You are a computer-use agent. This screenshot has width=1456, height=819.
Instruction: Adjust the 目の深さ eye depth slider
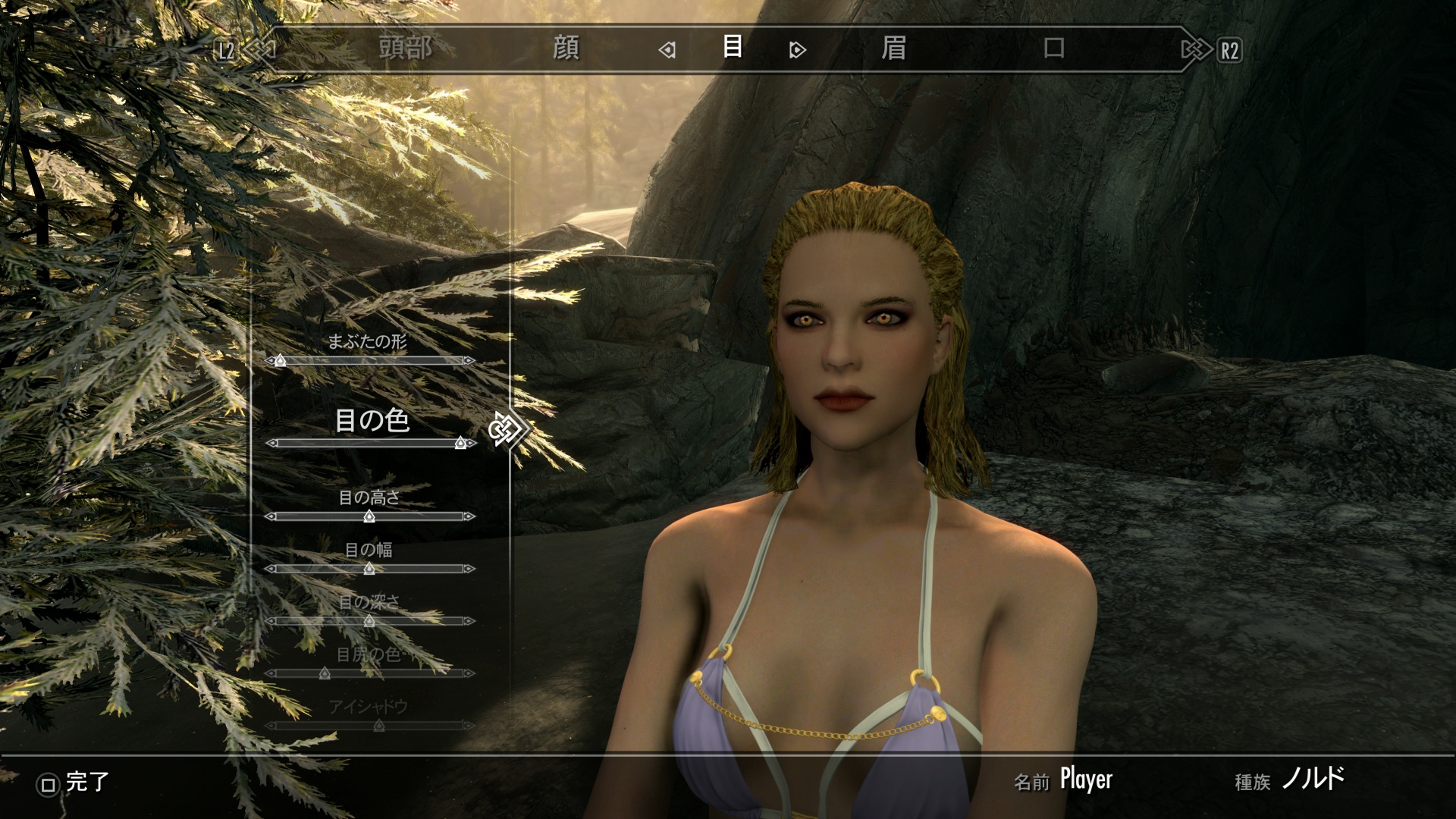coord(369,621)
